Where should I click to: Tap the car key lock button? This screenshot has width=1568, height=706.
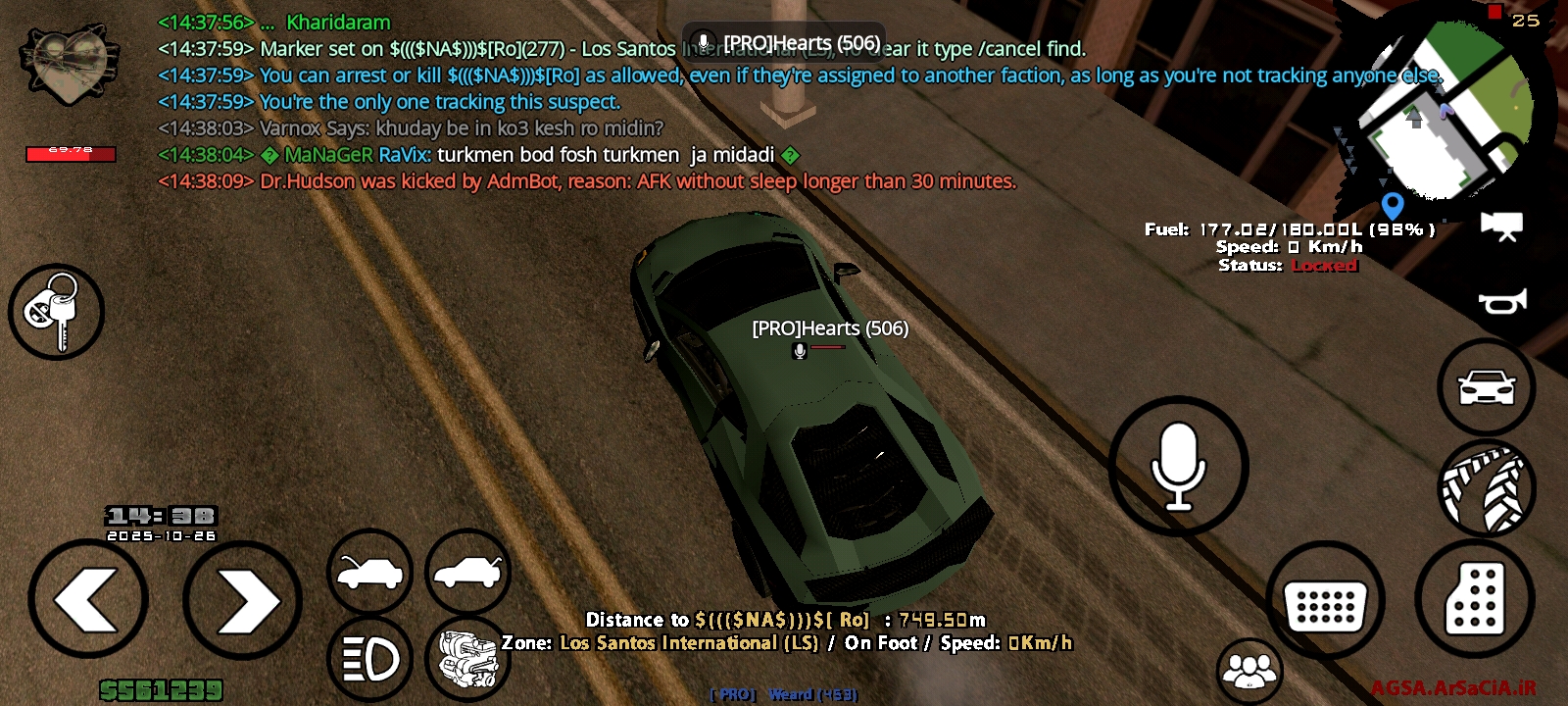[56, 312]
